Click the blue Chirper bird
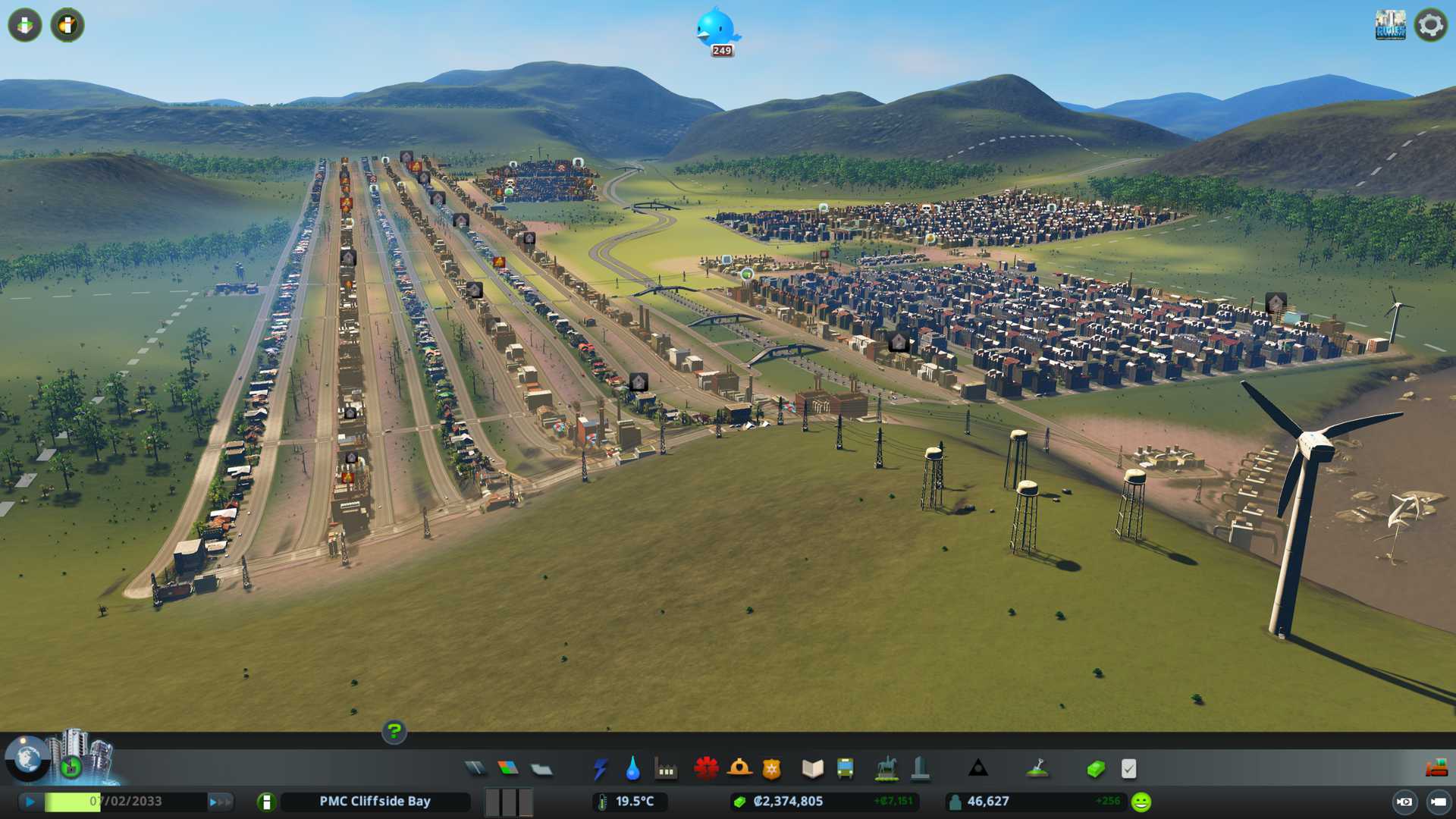 [716, 28]
